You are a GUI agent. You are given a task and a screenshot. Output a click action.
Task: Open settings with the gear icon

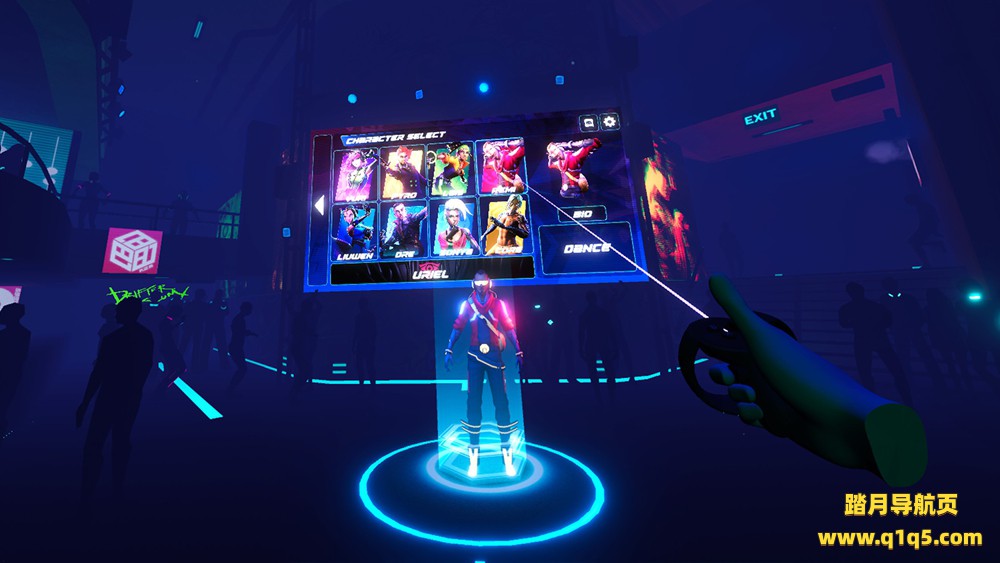click(609, 122)
